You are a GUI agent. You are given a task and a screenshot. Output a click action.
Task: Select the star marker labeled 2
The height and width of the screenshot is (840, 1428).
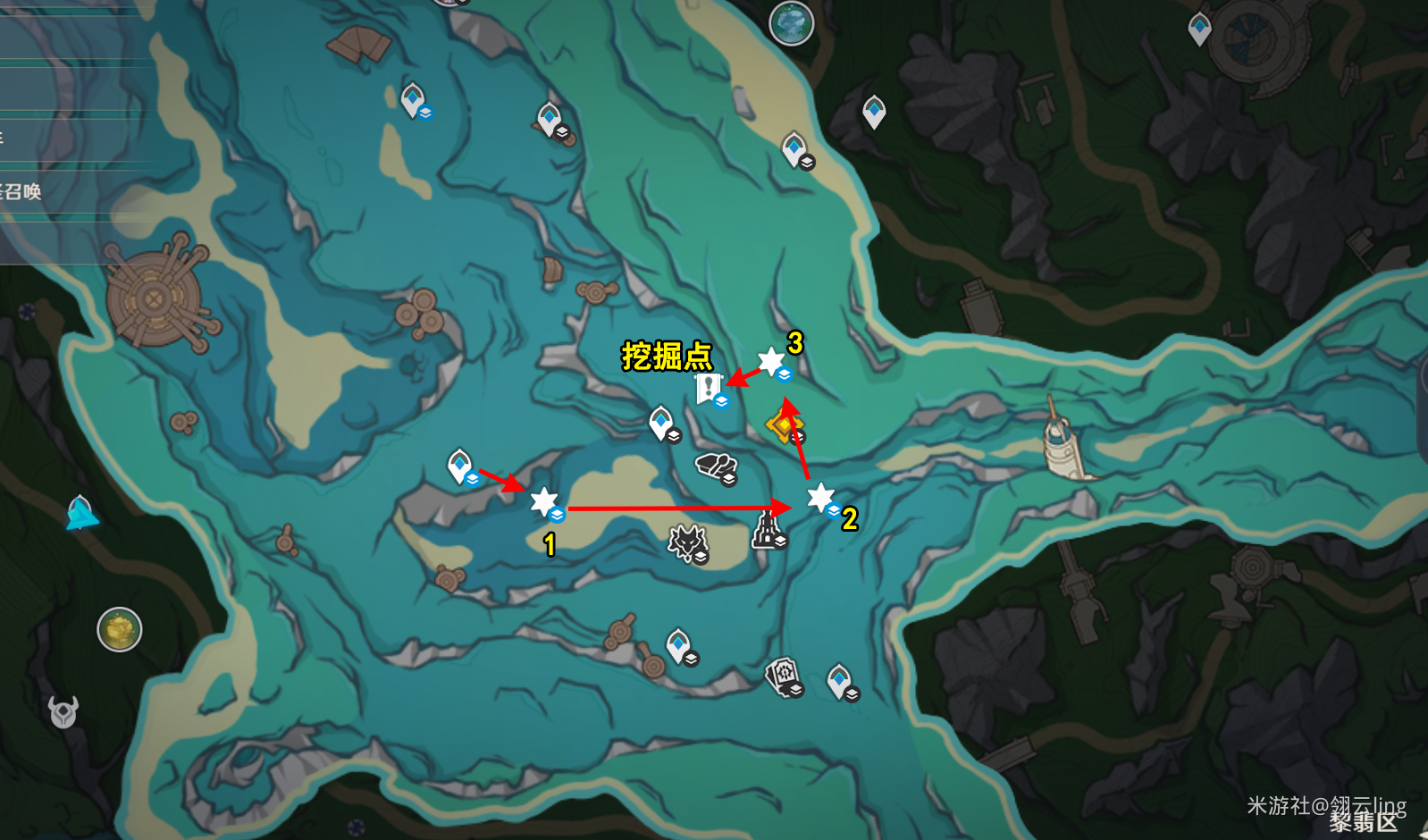click(x=820, y=497)
